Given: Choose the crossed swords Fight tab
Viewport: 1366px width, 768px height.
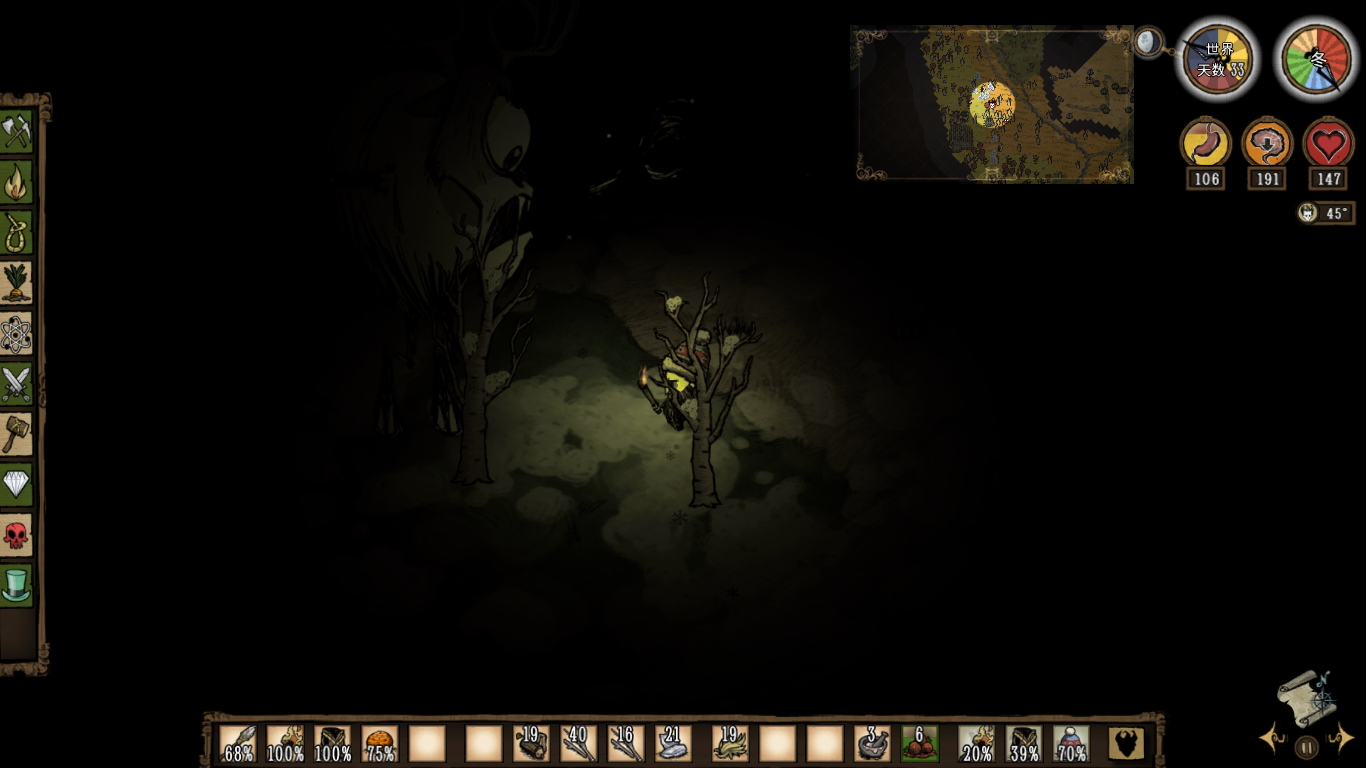Looking at the screenshot, I should 17,384.
